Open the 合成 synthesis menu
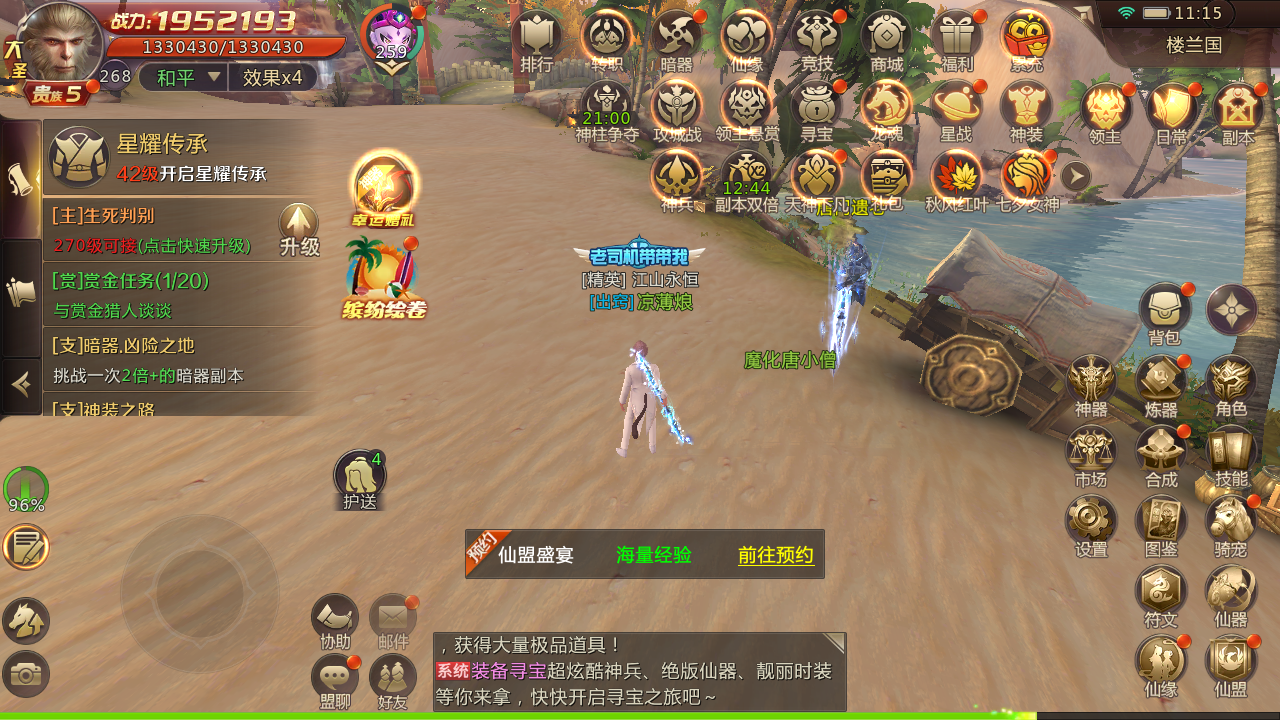1280x720 pixels. point(1161,451)
